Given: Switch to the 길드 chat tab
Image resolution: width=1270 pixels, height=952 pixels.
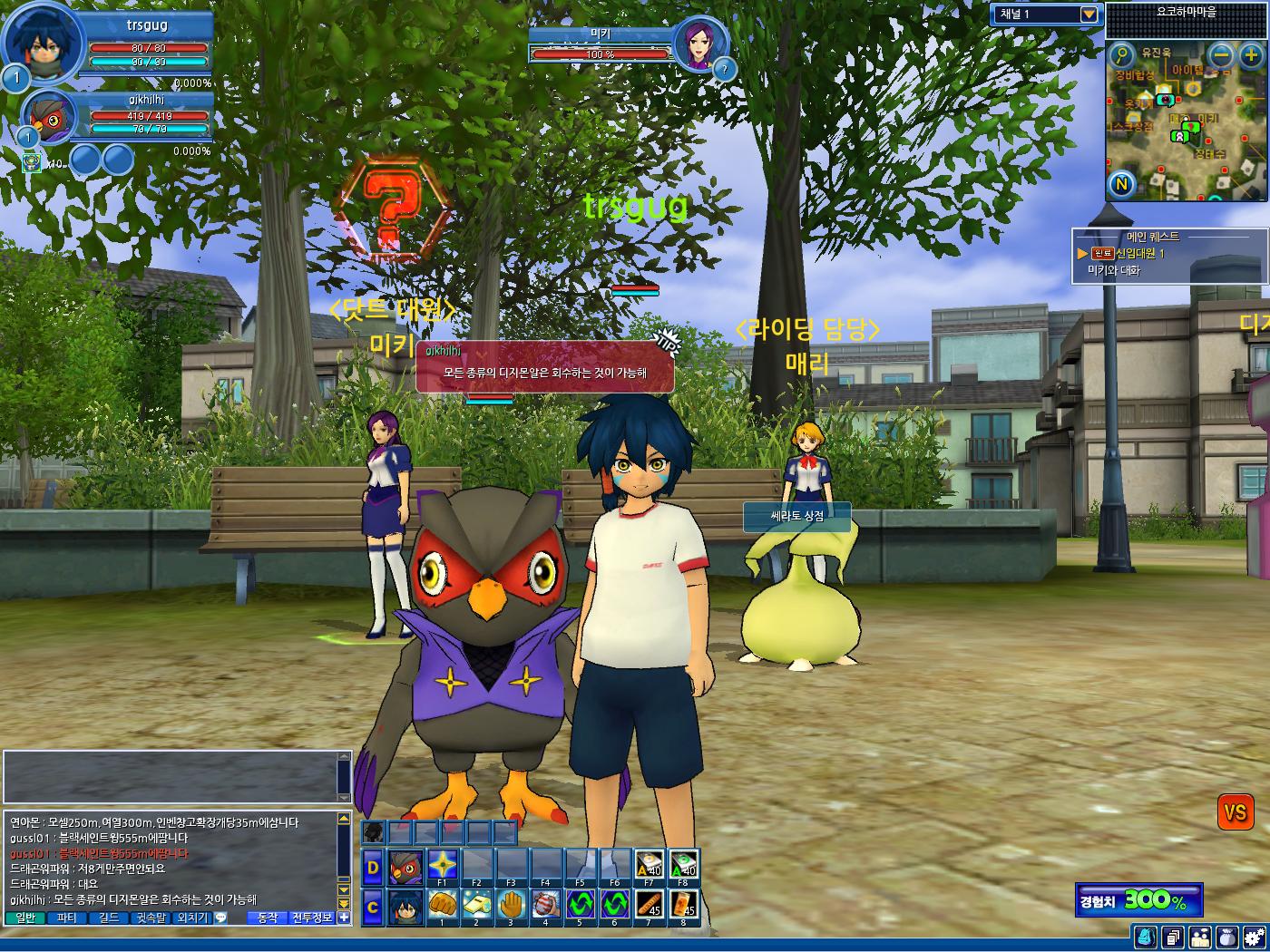Looking at the screenshot, I should click(x=109, y=918).
